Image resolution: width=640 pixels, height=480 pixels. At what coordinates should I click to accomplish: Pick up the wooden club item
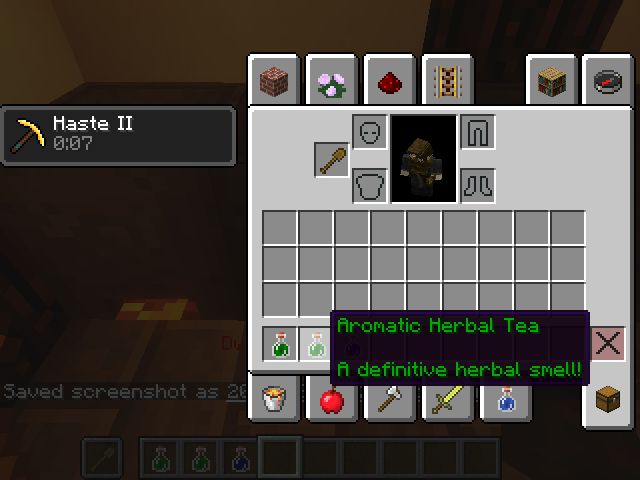point(331,160)
